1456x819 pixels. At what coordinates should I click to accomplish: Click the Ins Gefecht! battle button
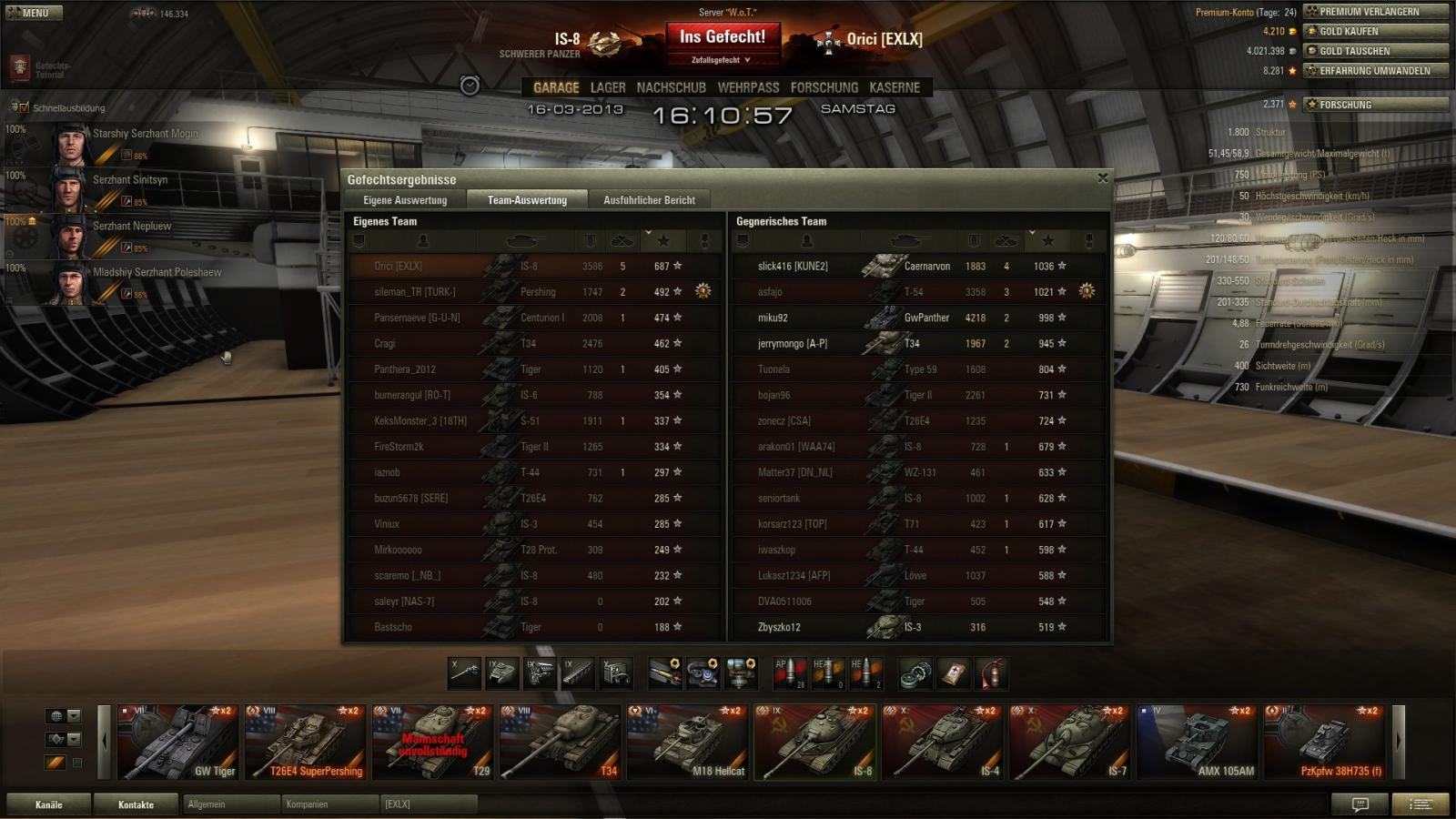(x=723, y=37)
